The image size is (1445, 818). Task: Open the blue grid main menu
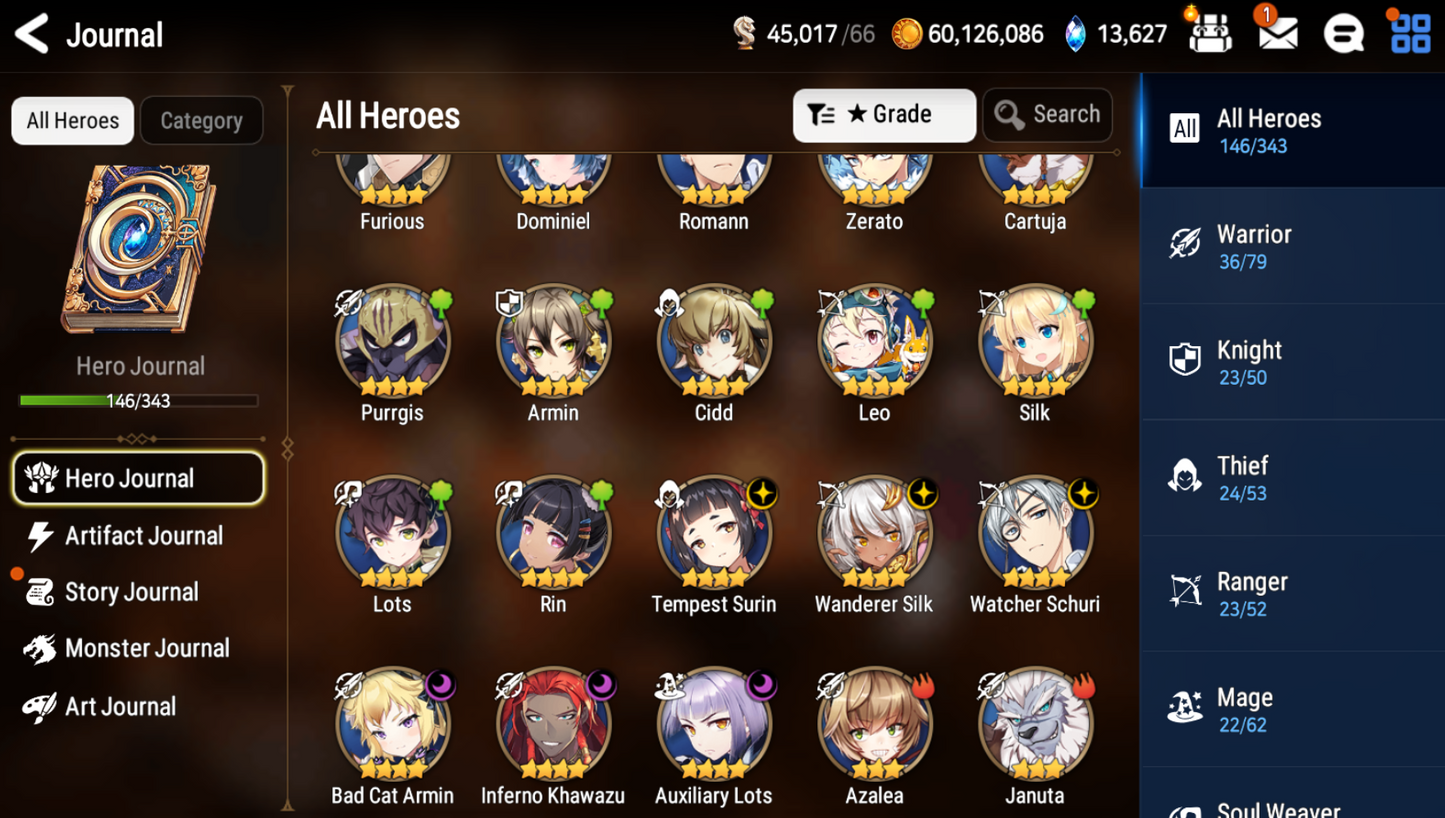coord(1410,34)
